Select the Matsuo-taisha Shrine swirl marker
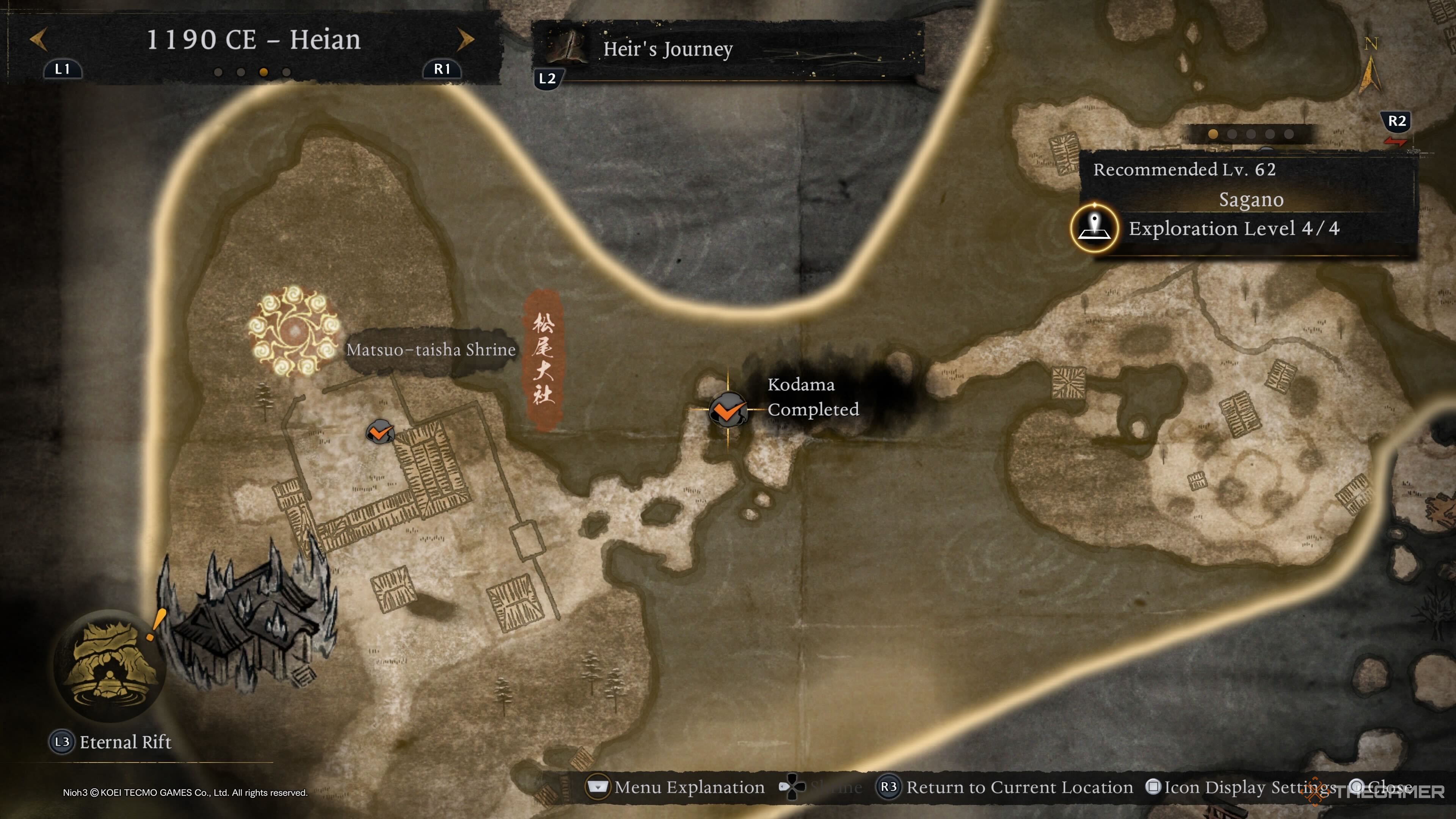This screenshot has width=1456, height=819. [294, 331]
